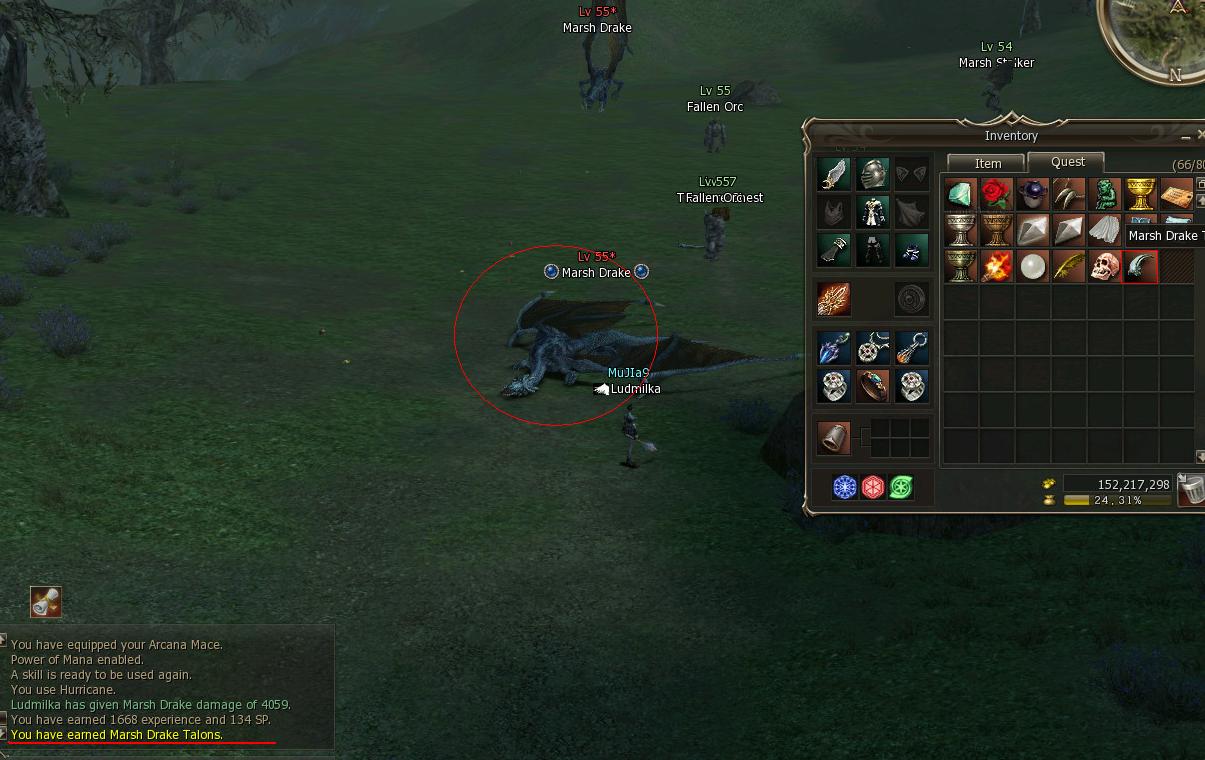Open the quest scroll notification icon

point(45,601)
